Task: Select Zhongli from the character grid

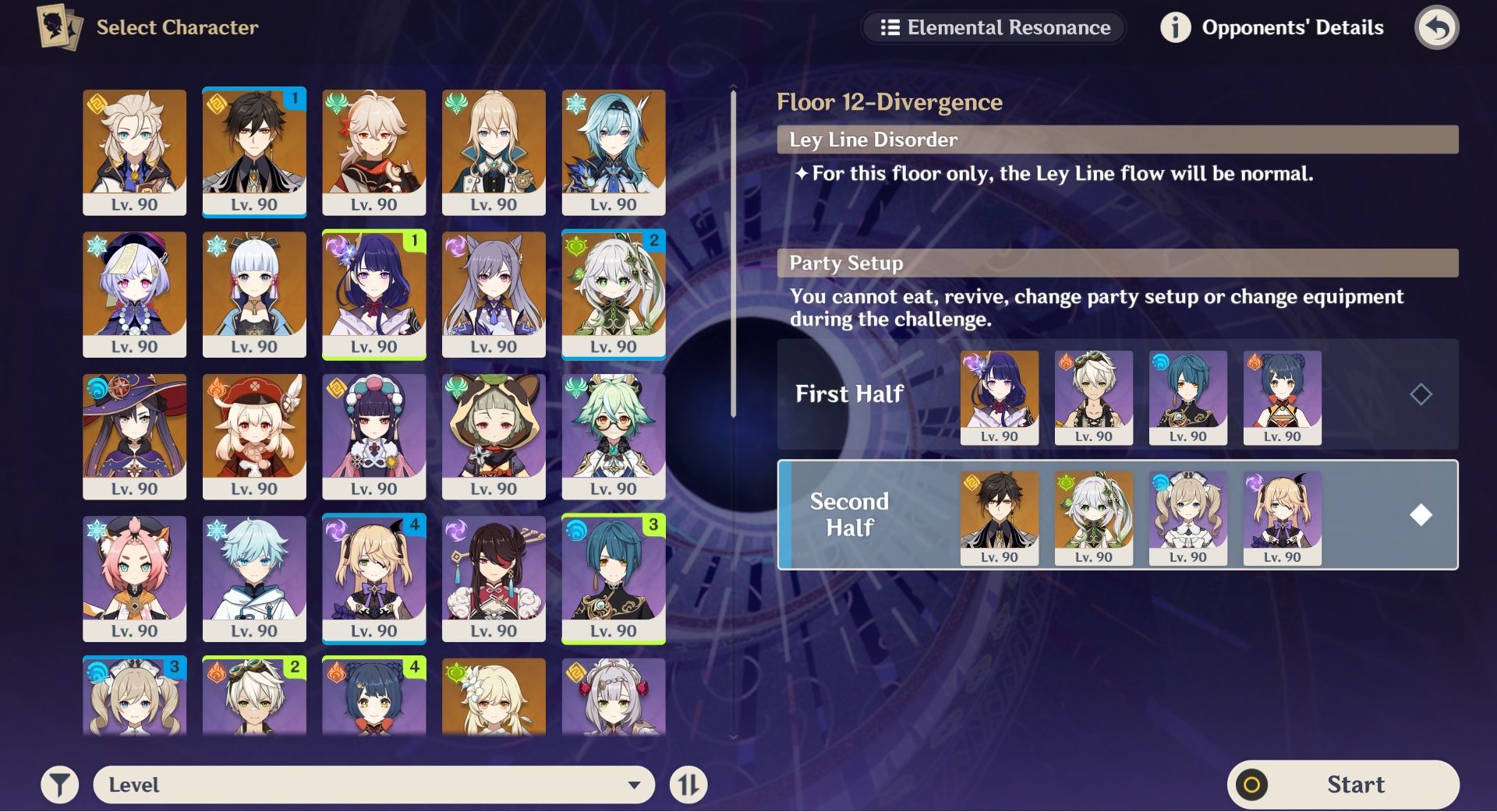Action: [254, 151]
